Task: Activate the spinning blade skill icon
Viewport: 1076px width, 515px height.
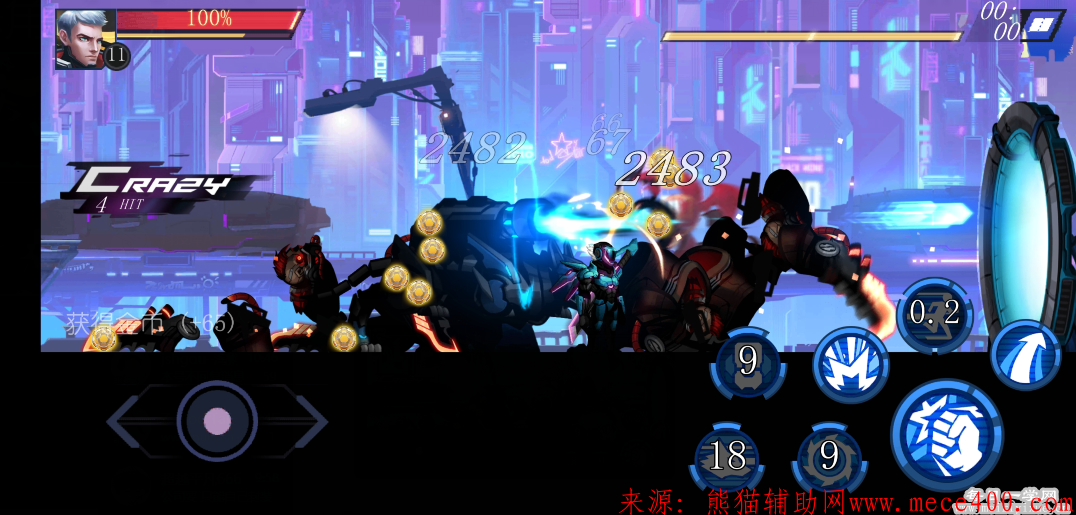Action: click(x=829, y=457)
